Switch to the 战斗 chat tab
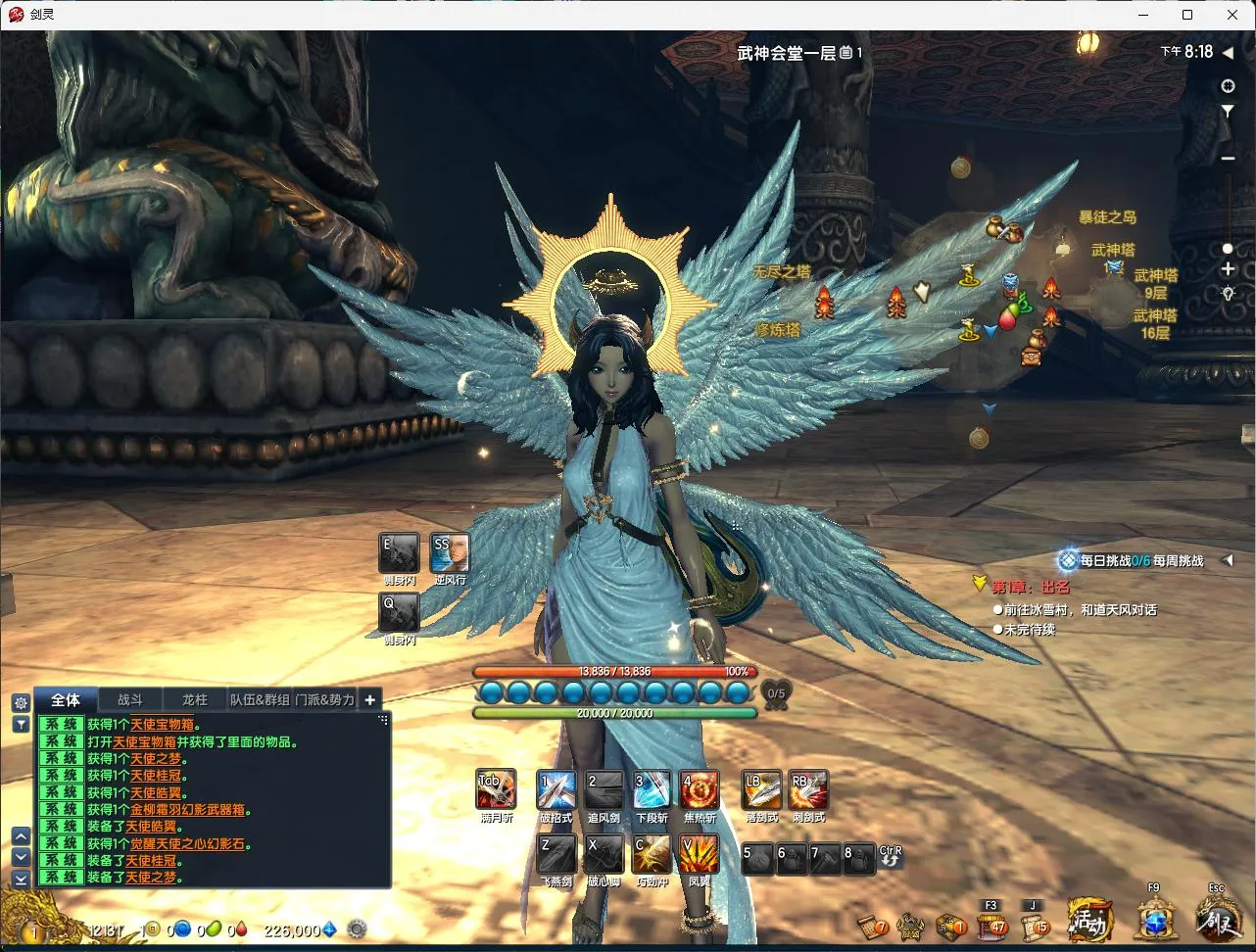1256x952 pixels. (130, 699)
